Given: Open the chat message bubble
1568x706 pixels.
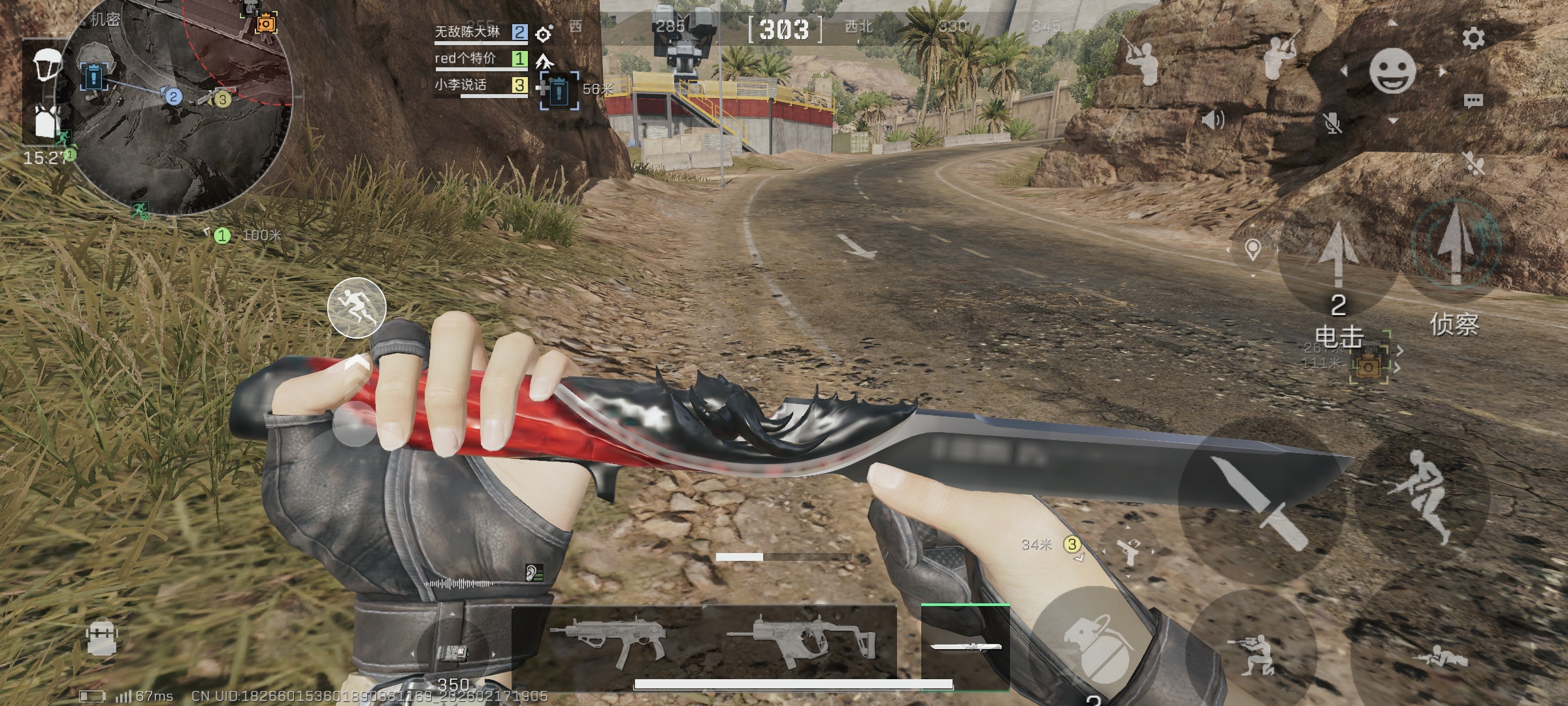Looking at the screenshot, I should (x=1473, y=101).
